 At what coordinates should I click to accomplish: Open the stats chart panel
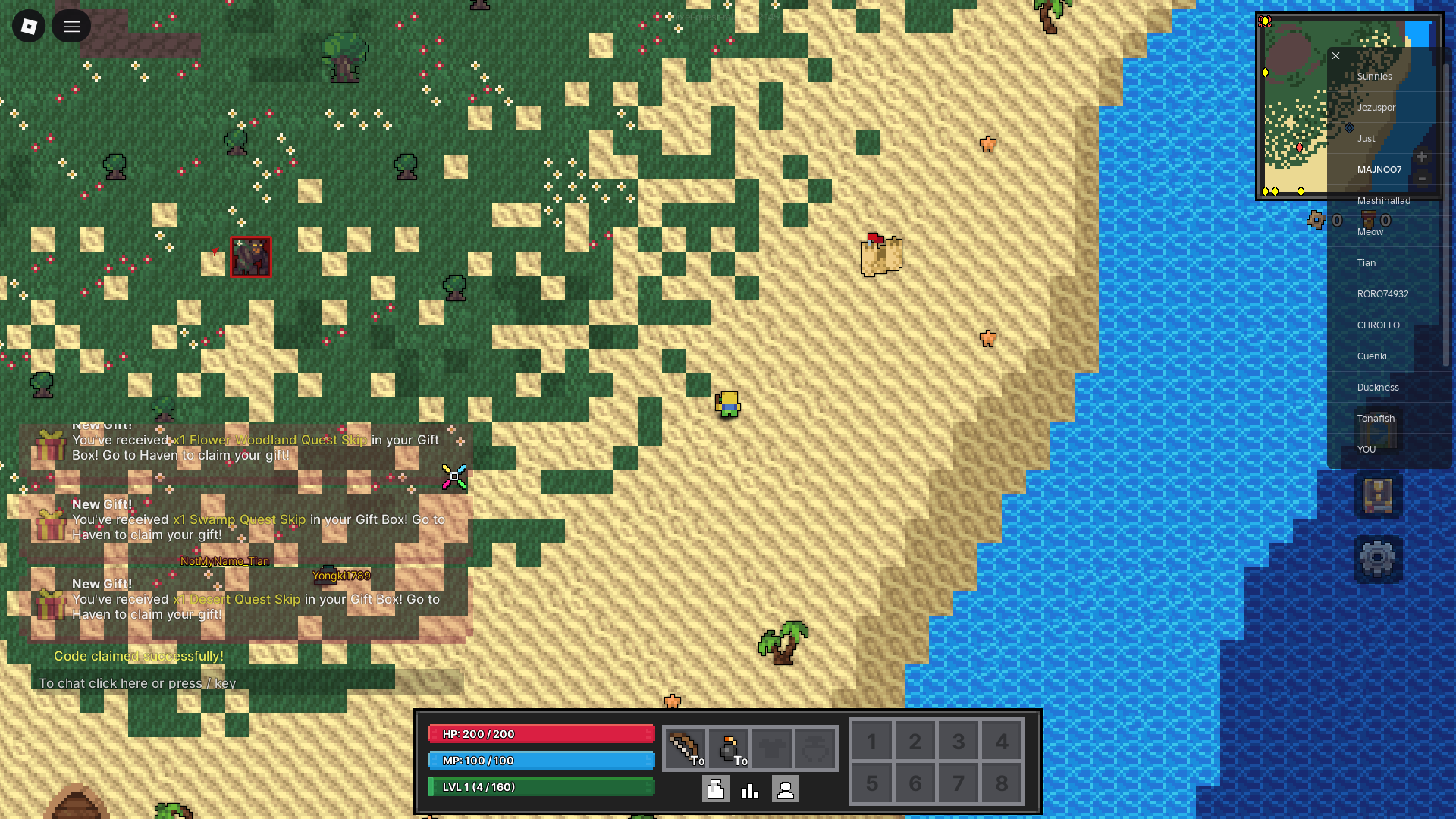[x=749, y=789]
